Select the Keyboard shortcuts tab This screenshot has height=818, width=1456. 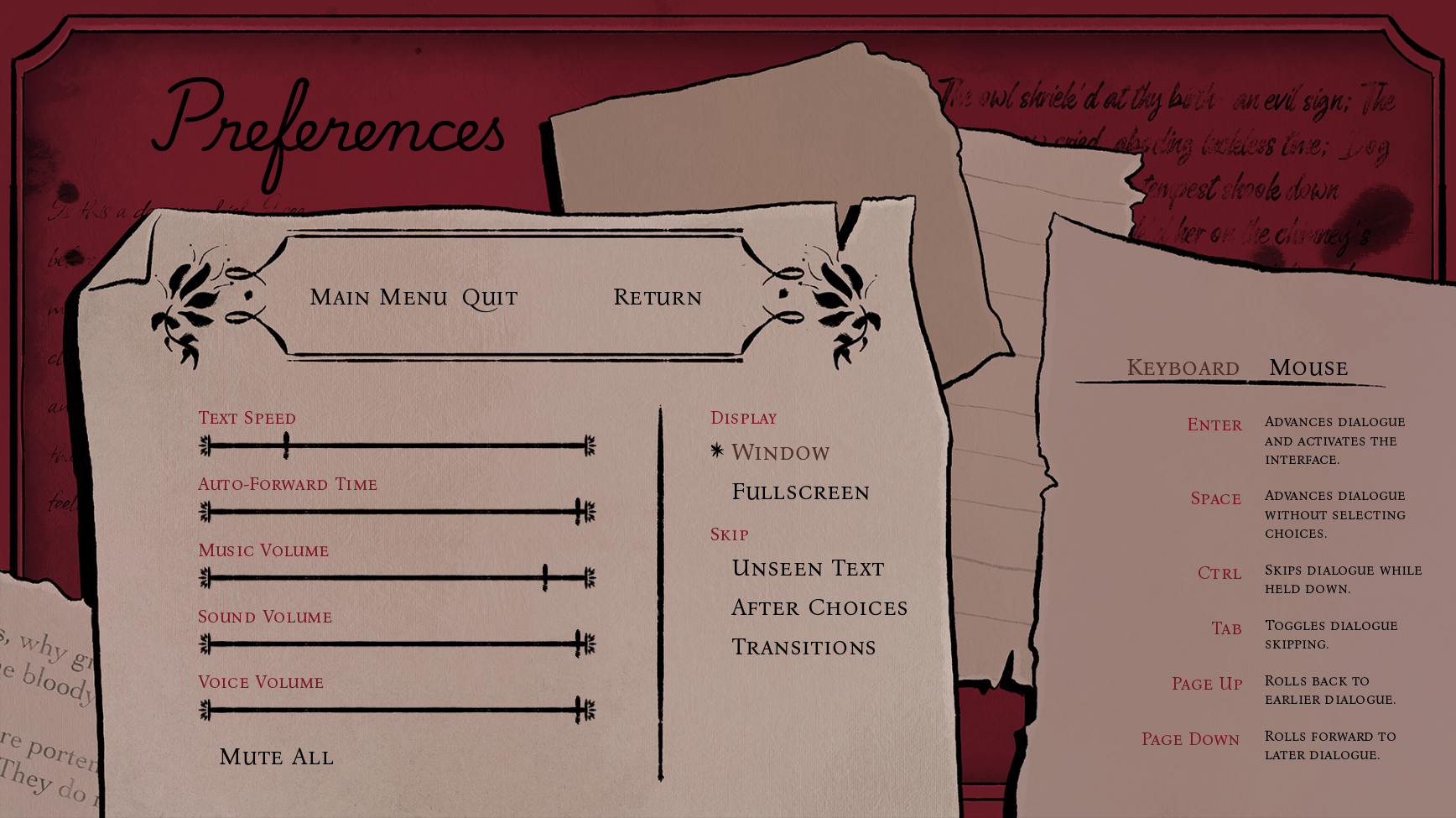(1183, 367)
